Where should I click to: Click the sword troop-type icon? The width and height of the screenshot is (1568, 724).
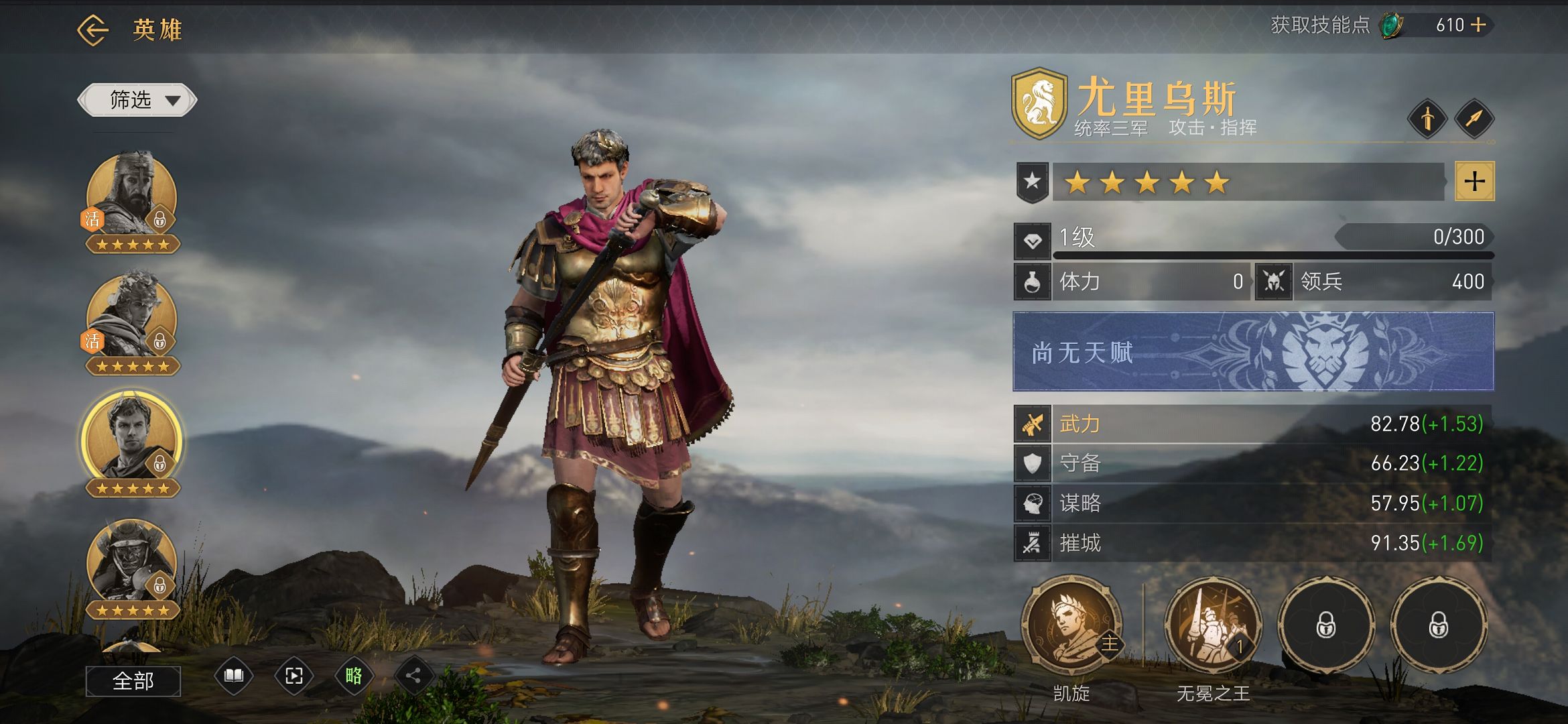1427,119
